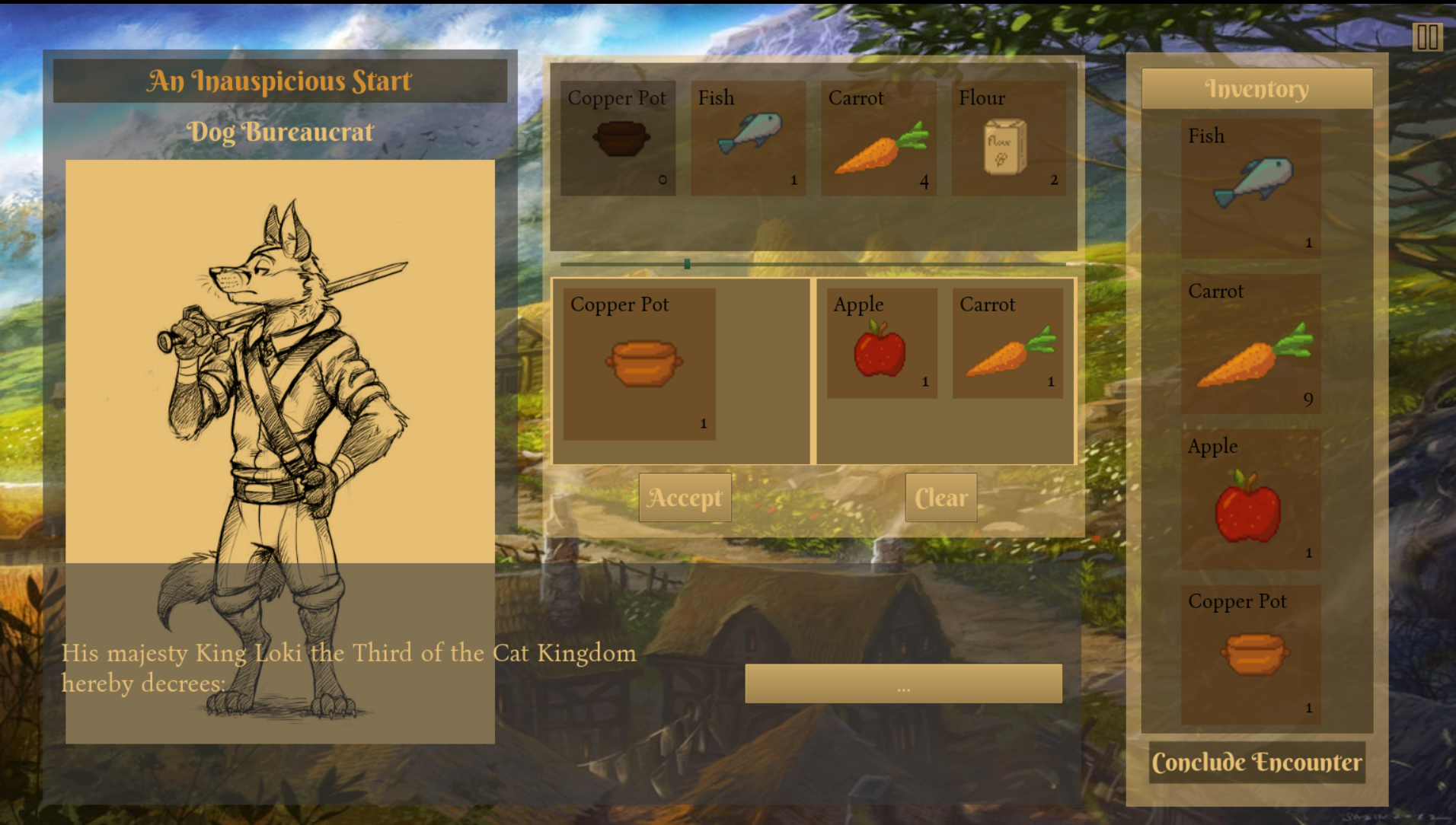
Task: Click the darkened Copper Pot with zero stock
Action: click(618, 139)
